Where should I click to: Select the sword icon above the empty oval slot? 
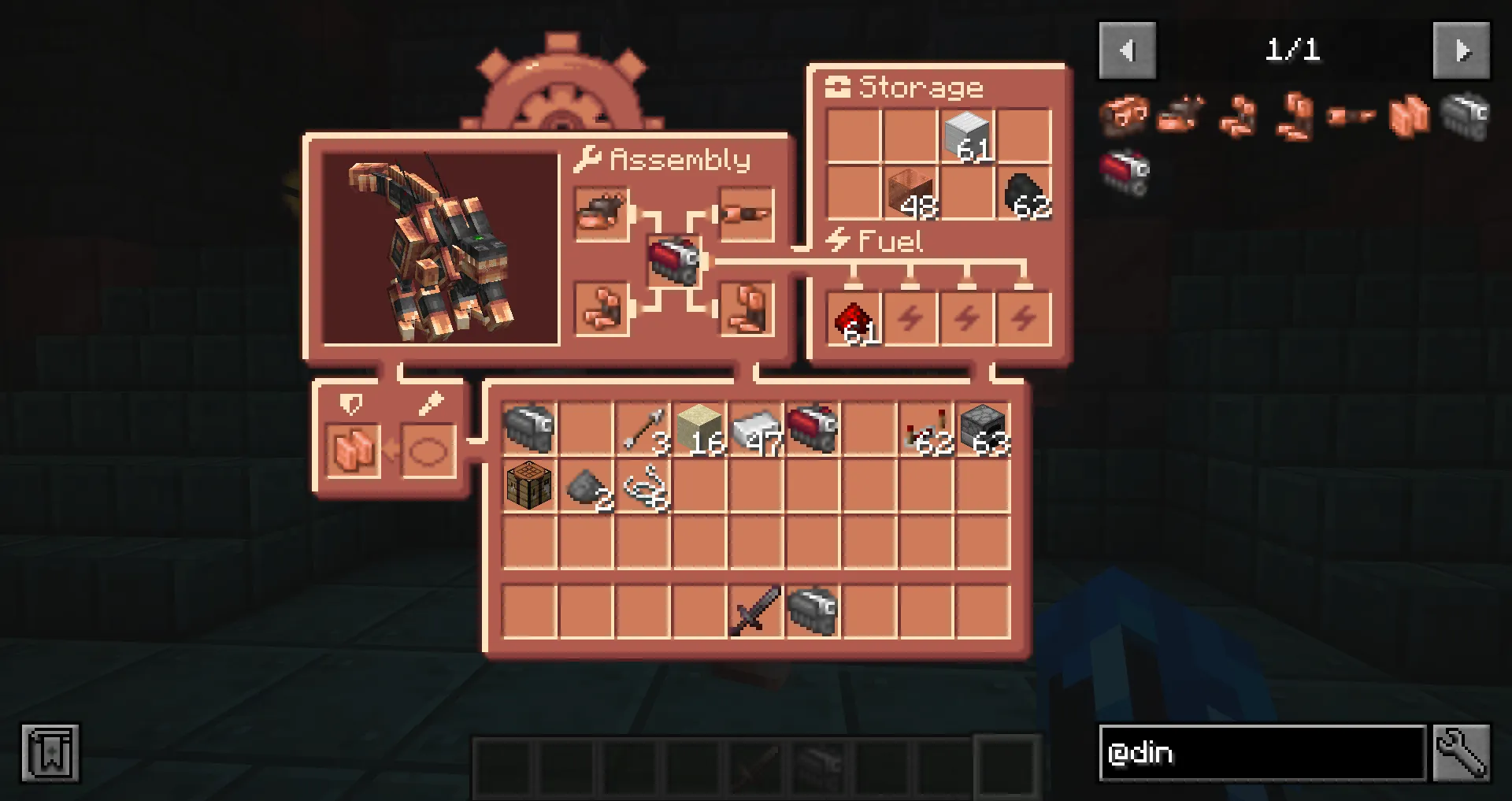(430, 405)
